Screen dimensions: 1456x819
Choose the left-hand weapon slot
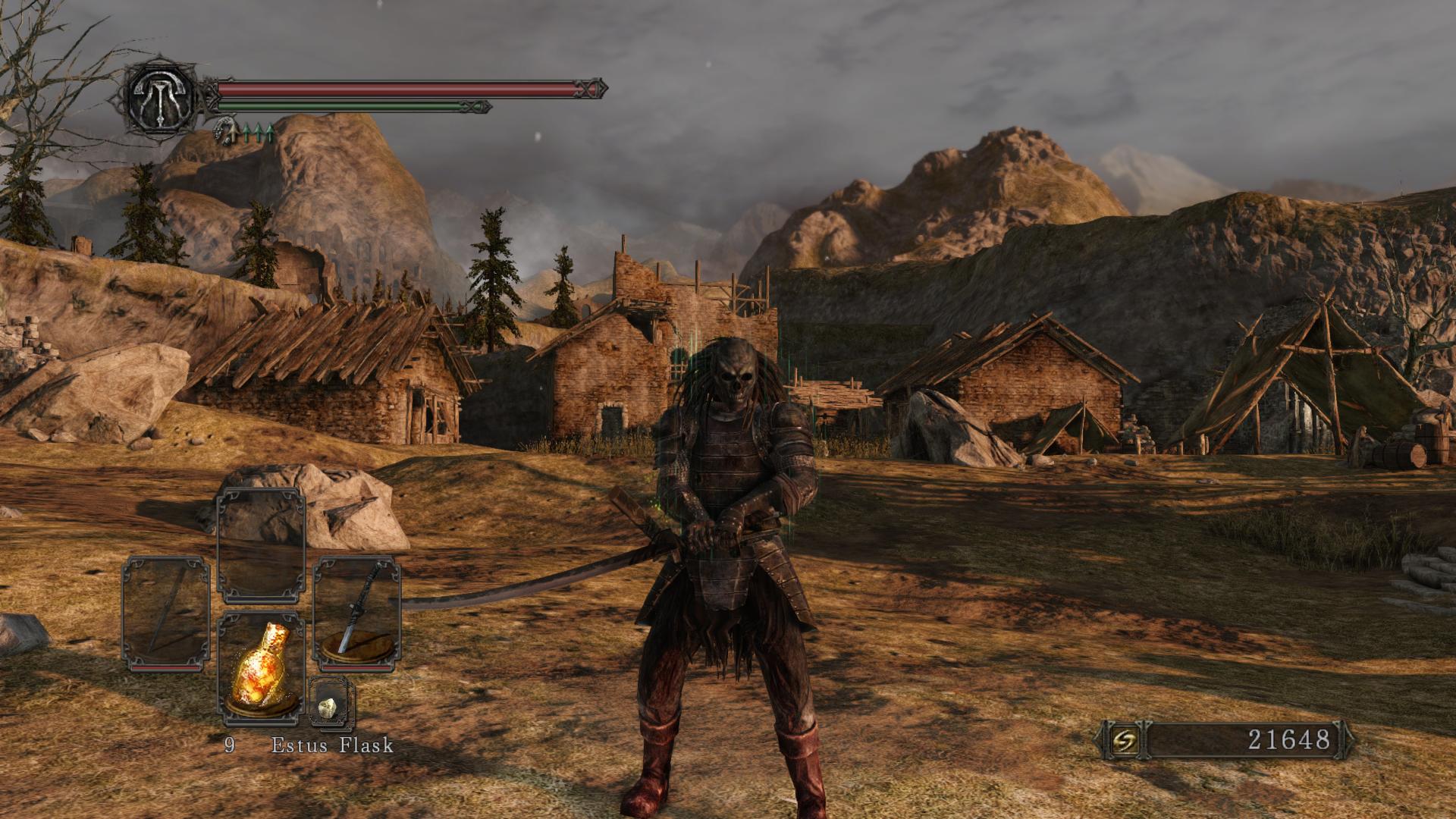click(166, 613)
